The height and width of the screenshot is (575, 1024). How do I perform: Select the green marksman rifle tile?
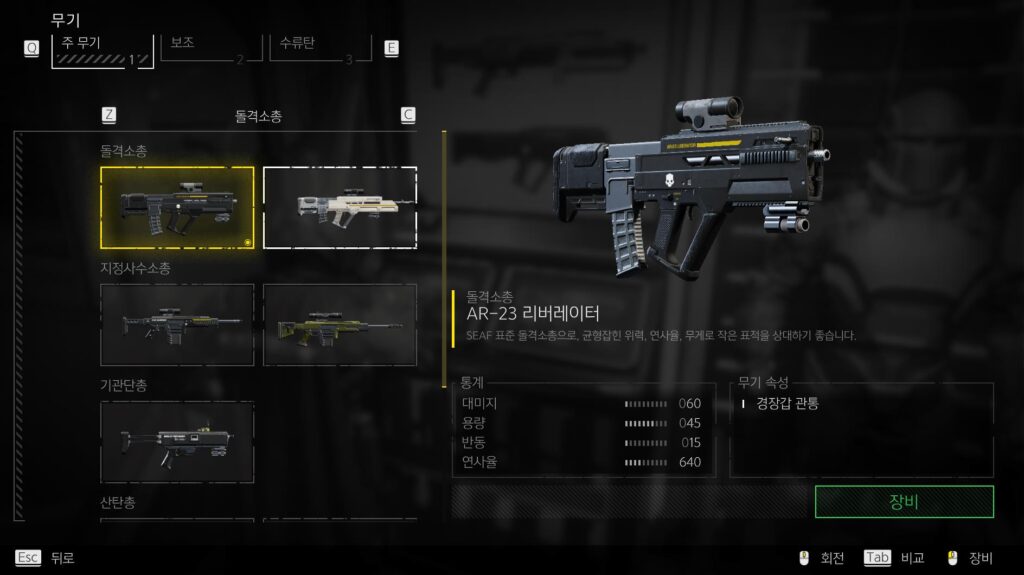tap(340, 325)
